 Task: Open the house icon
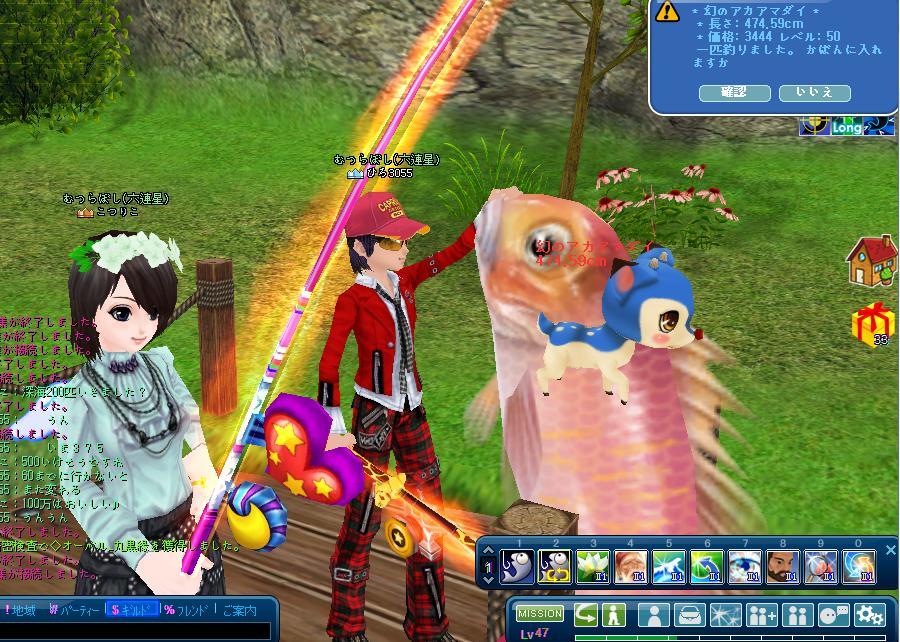(871, 261)
